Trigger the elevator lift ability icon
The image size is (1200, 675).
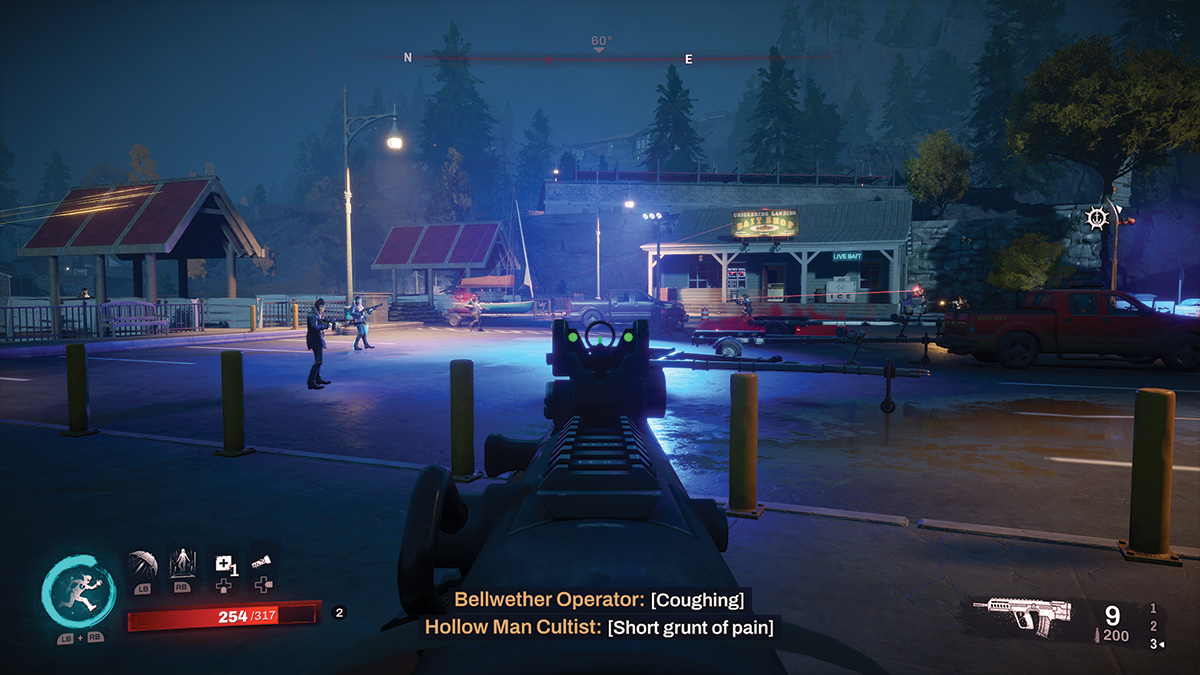(x=182, y=563)
